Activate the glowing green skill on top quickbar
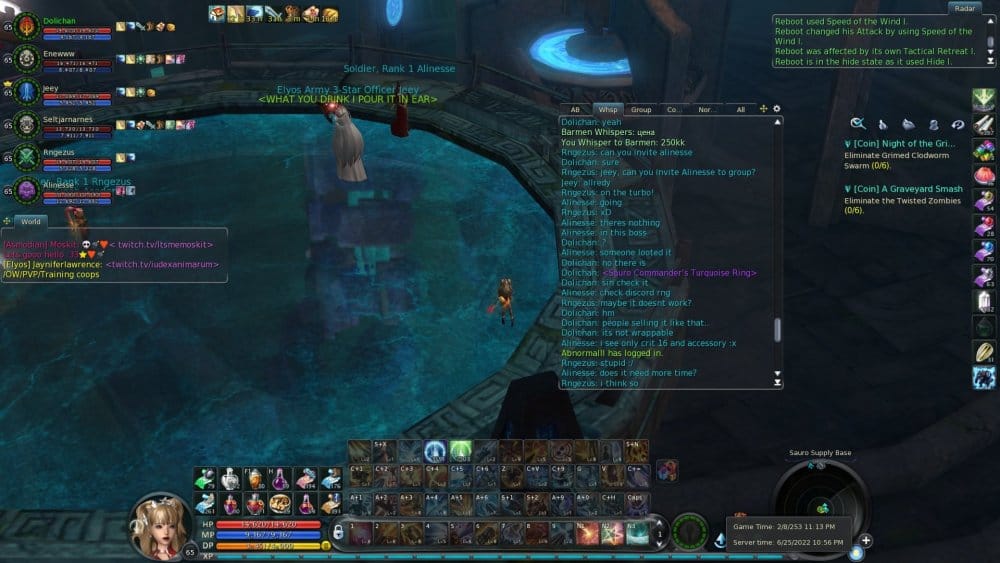Image resolution: width=1000 pixels, height=563 pixels. pyautogui.click(x=460, y=451)
